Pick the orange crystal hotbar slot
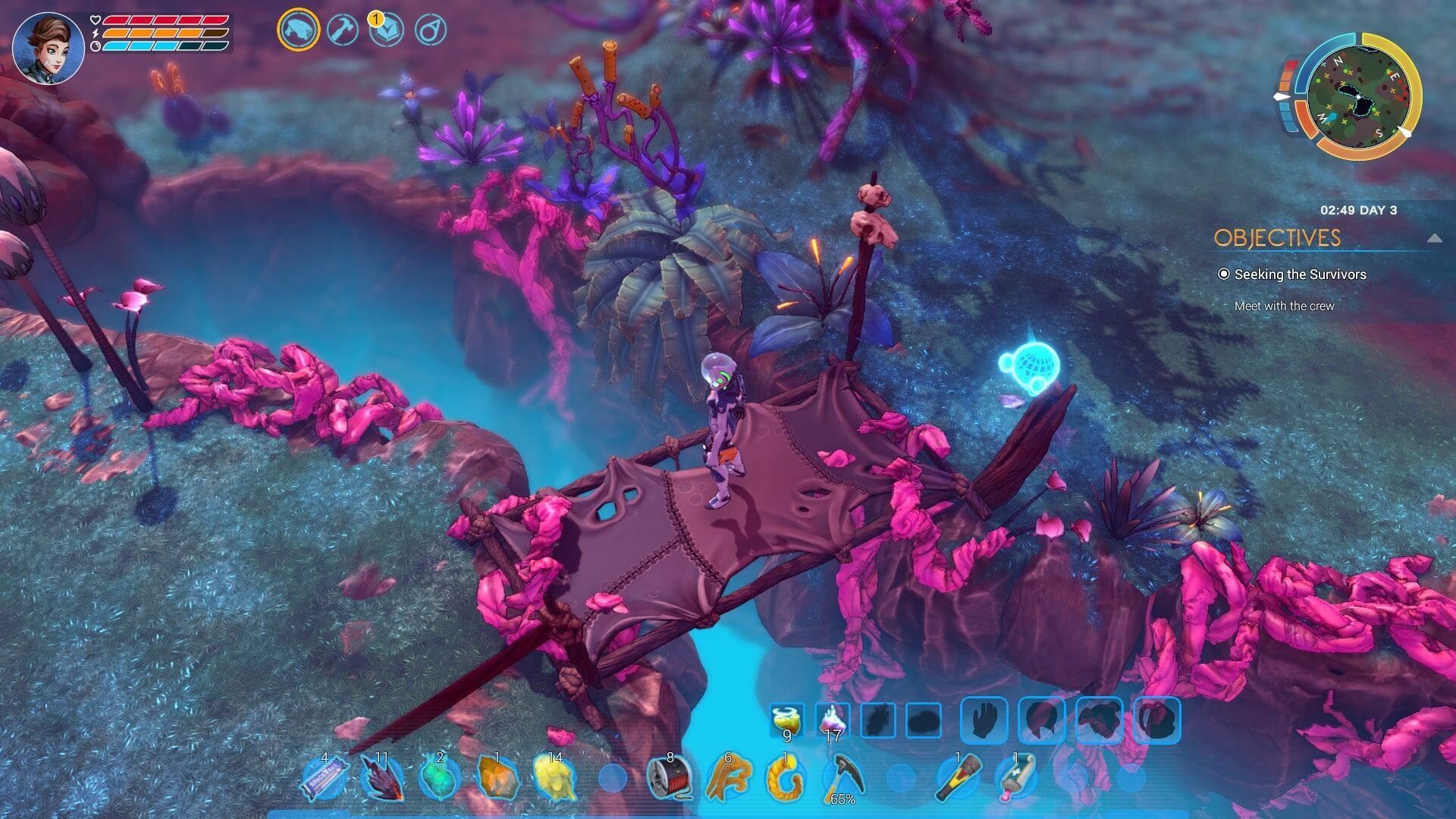 497,778
